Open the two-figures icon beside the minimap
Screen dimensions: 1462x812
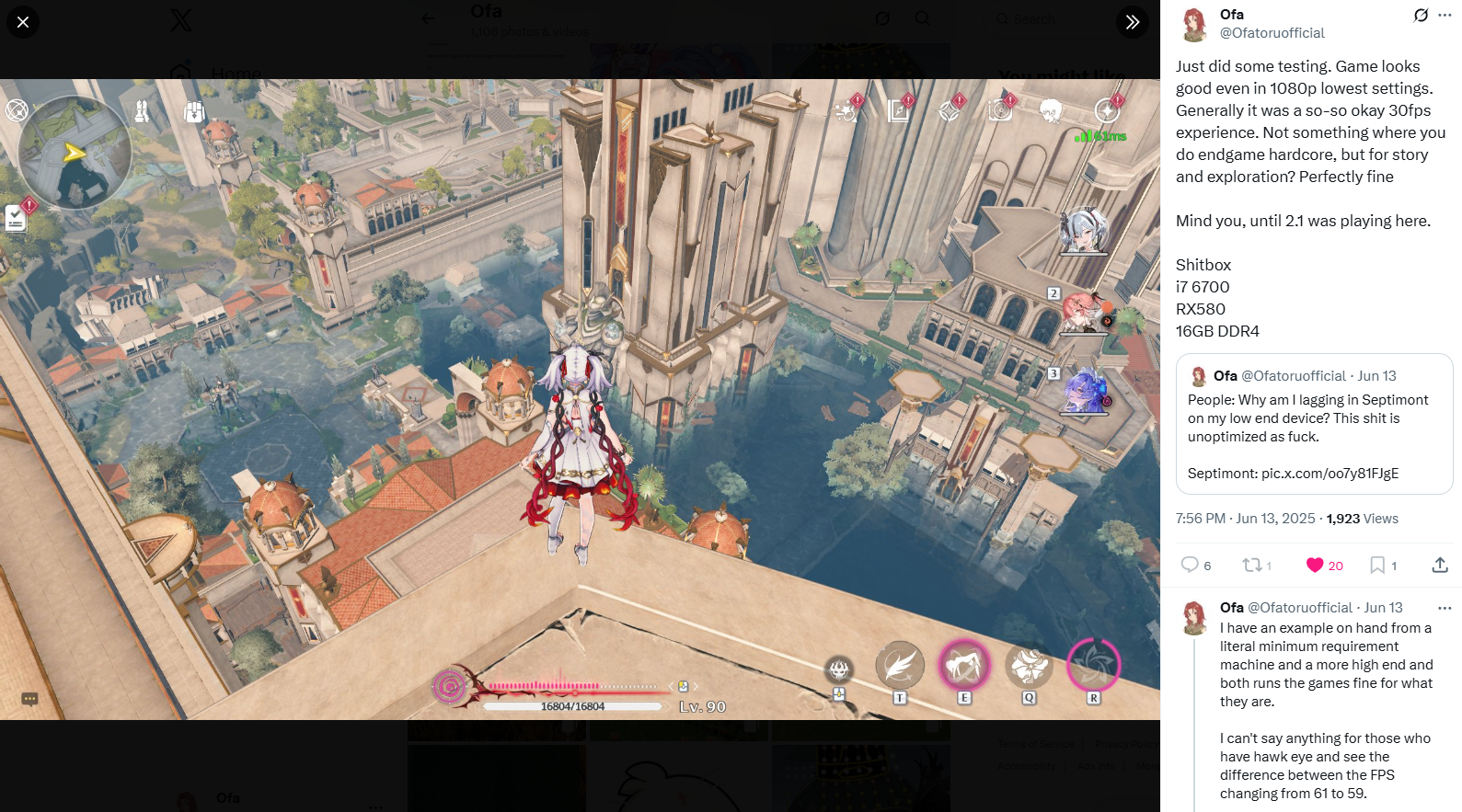[x=142, y=112]
